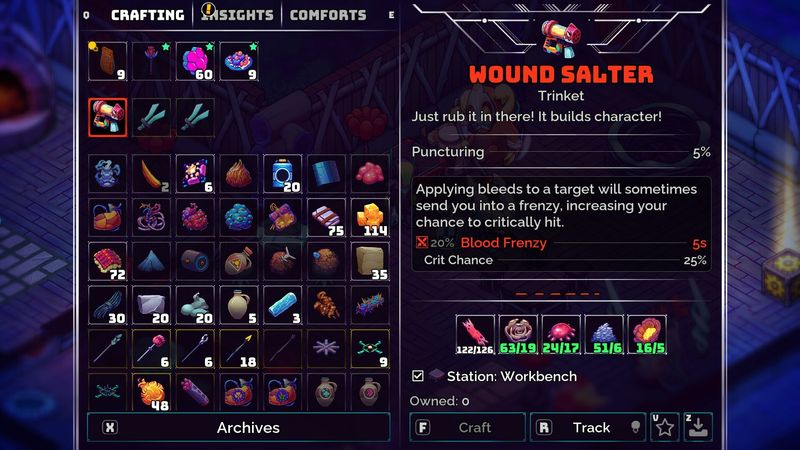Choose the pink crystal cluster recipe showing 60
This screenshot has height=450, width=800.
coord(195,61)
